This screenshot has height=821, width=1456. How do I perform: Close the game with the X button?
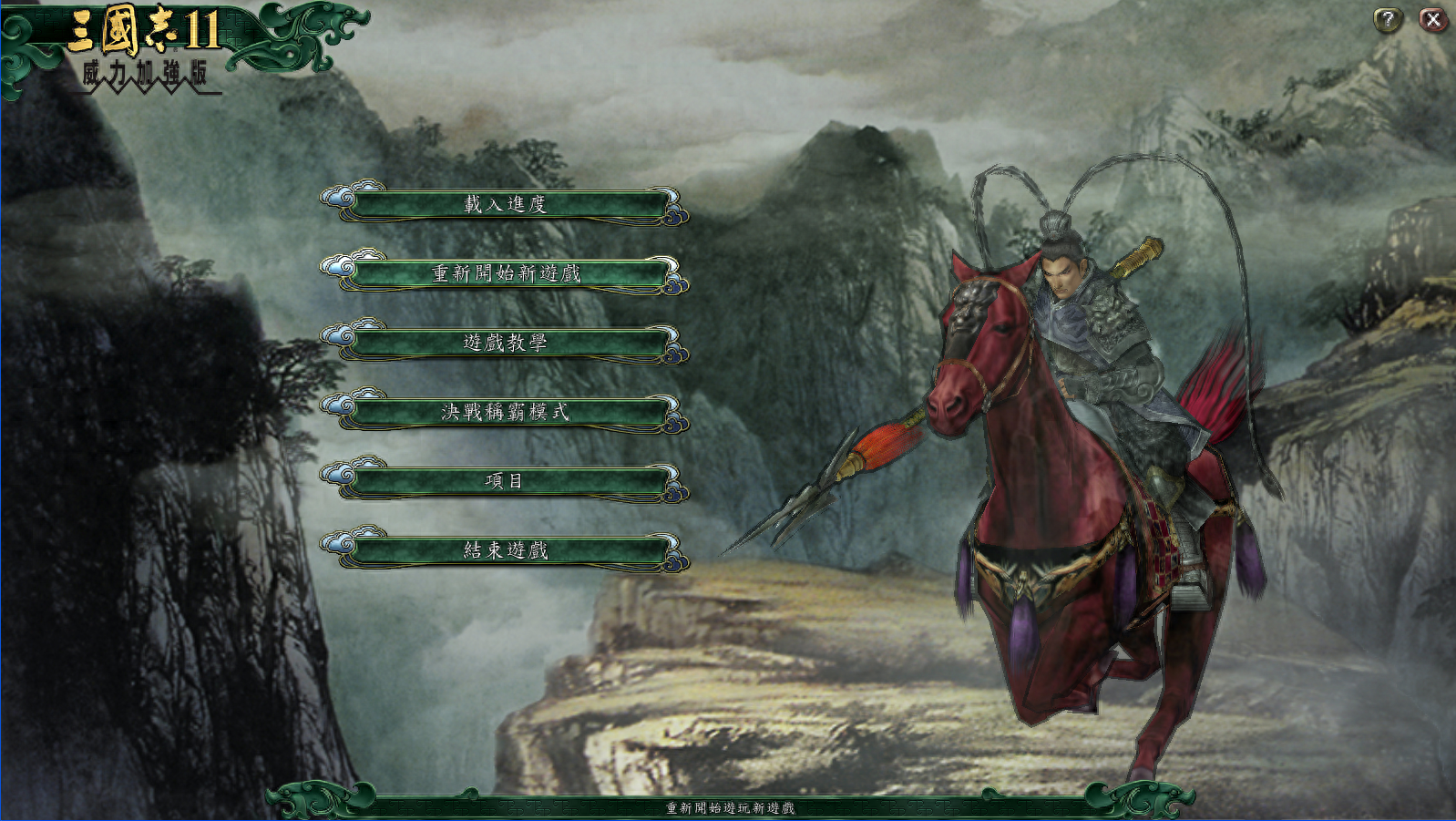[1433, 19]
